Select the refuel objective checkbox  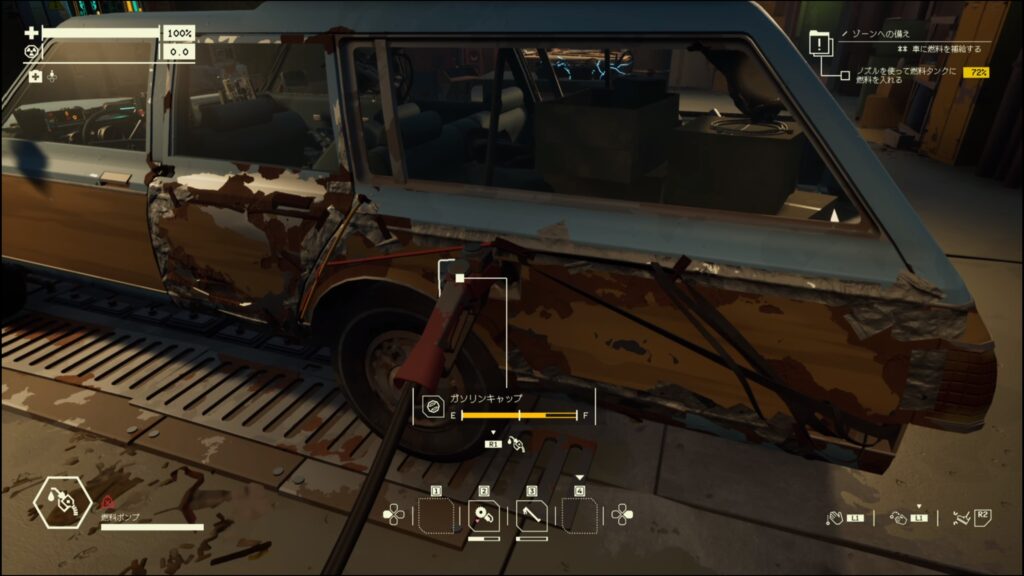(x=845, y=74)
